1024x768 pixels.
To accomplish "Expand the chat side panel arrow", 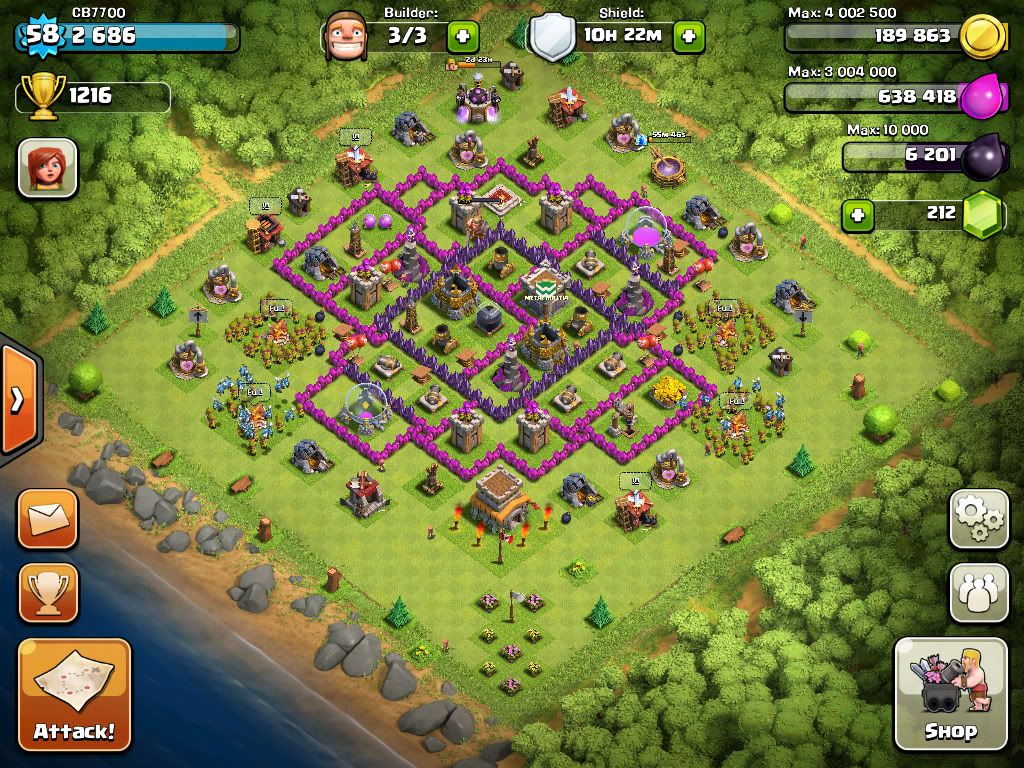I will pyautogui.click(x=17, y=399).
